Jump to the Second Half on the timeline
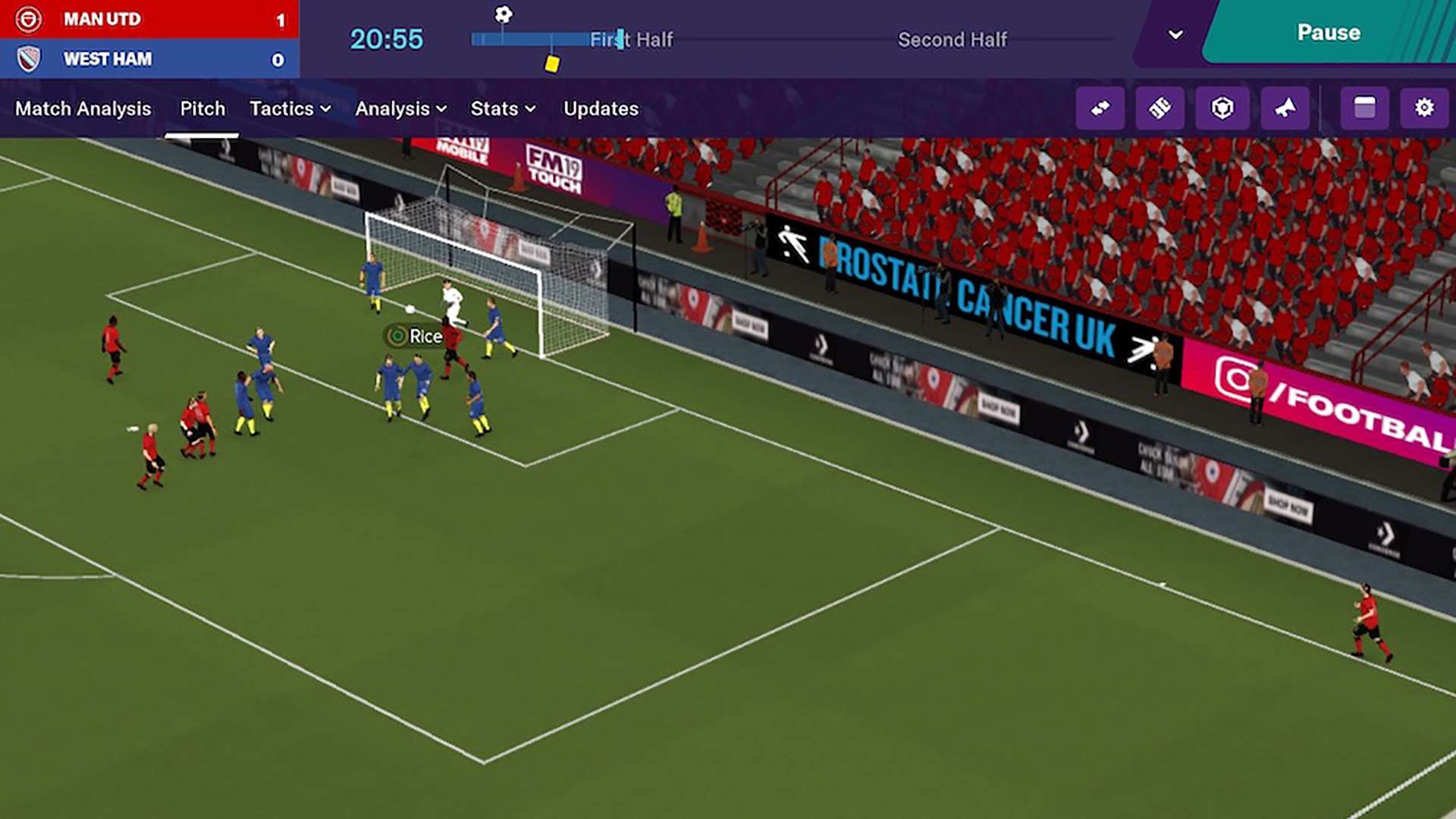Screen dimensions: 1456x819 (x=952, y=39)
